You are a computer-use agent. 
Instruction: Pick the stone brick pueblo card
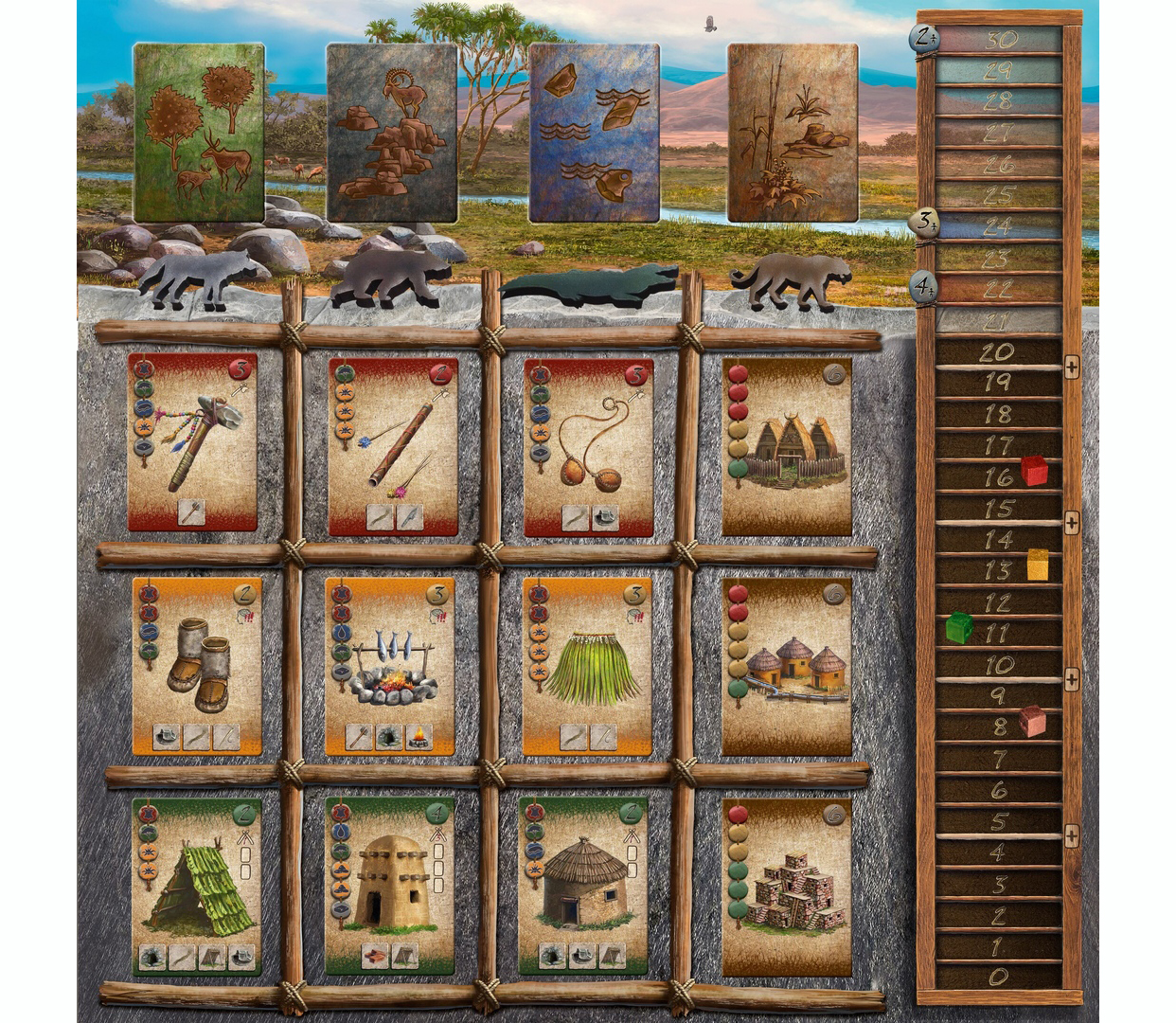coord(787,886)
